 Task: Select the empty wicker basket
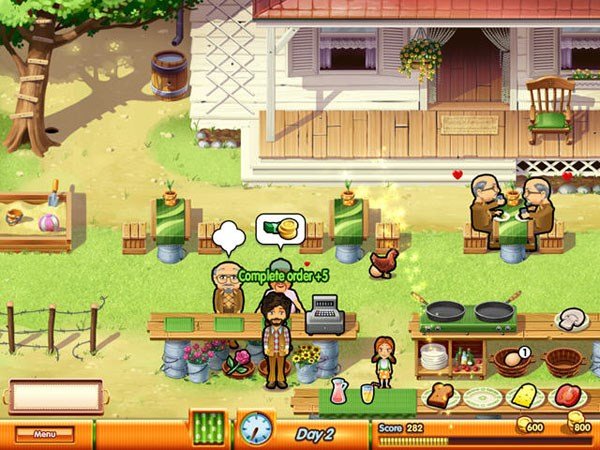(x=563, y=360)
